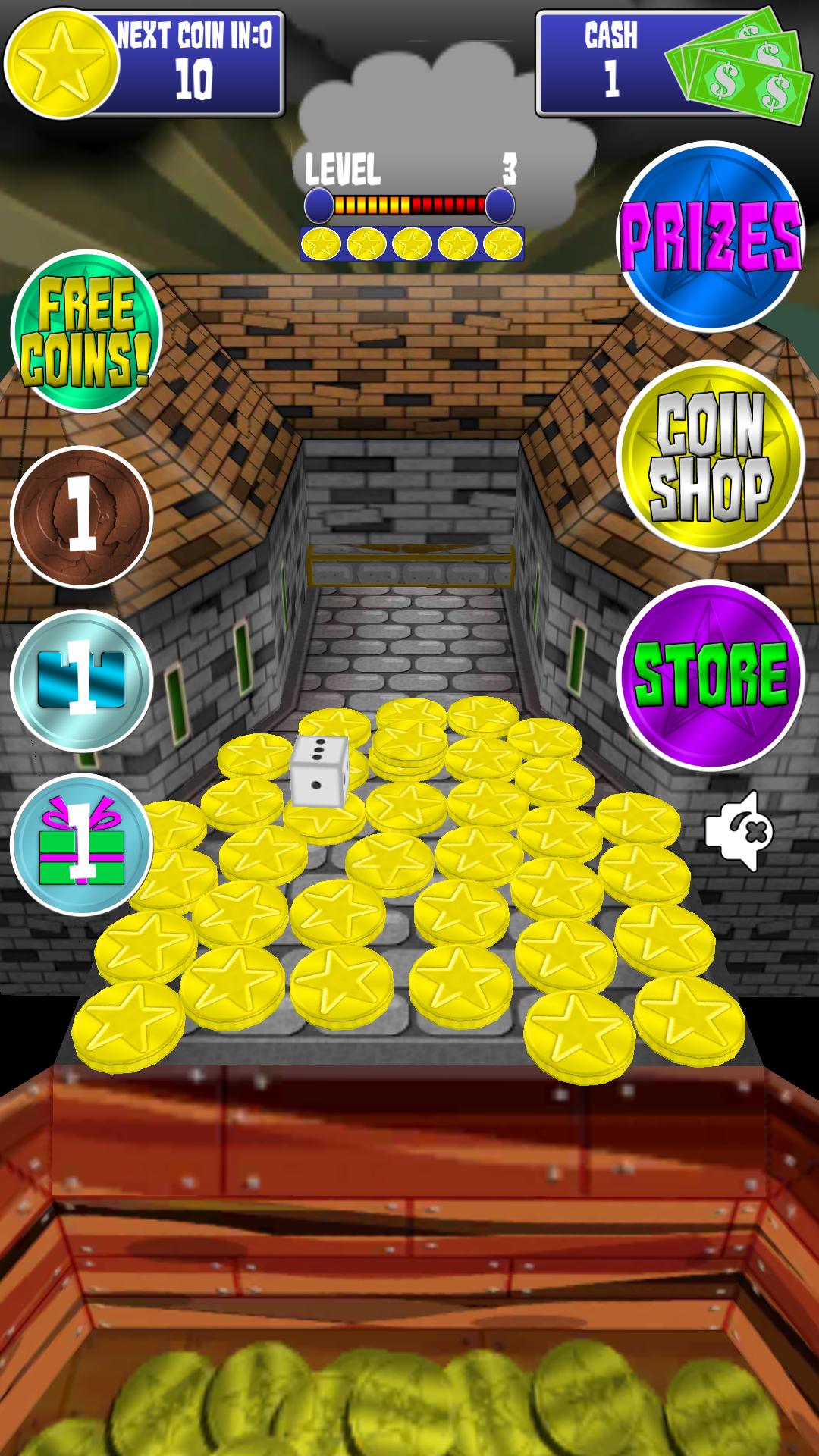Screen dimensions: 819x1456
Task: Use the green gift box power-up
Action: (x=82, y=843)
